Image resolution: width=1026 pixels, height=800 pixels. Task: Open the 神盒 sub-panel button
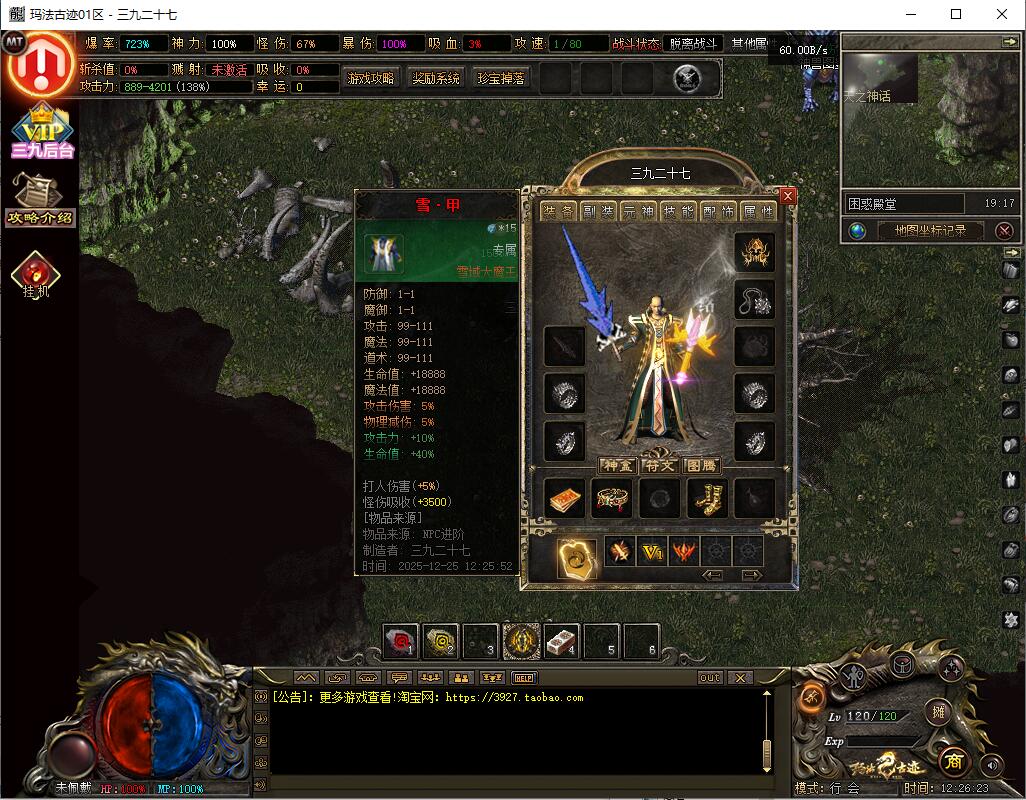pos(617,465)
